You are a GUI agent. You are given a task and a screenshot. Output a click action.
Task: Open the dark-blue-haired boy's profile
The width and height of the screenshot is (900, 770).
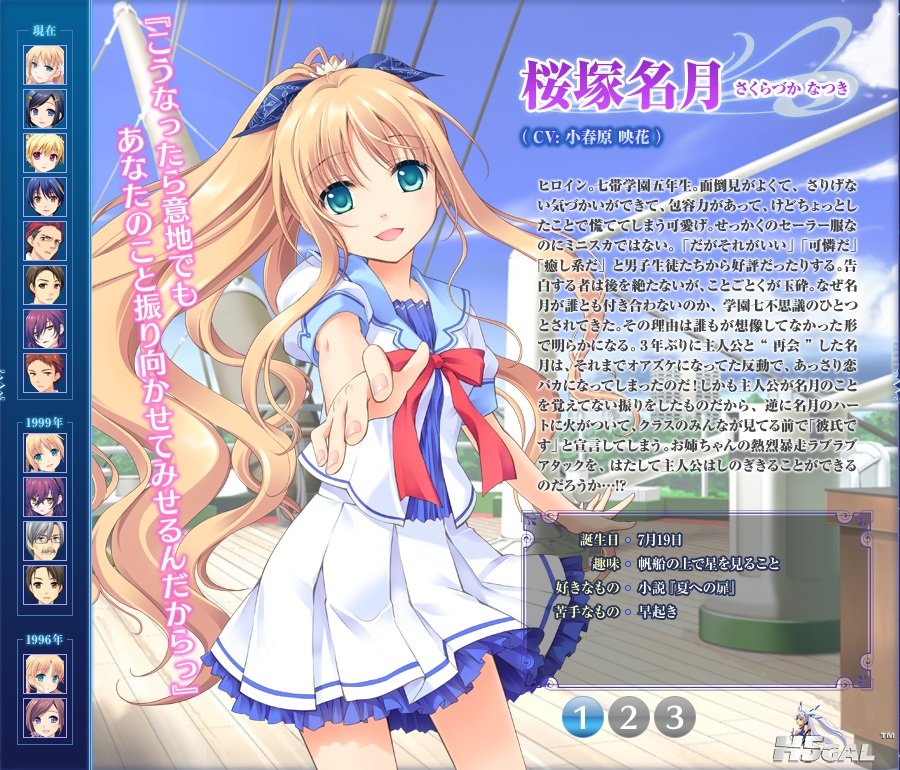tap(45, 196)
